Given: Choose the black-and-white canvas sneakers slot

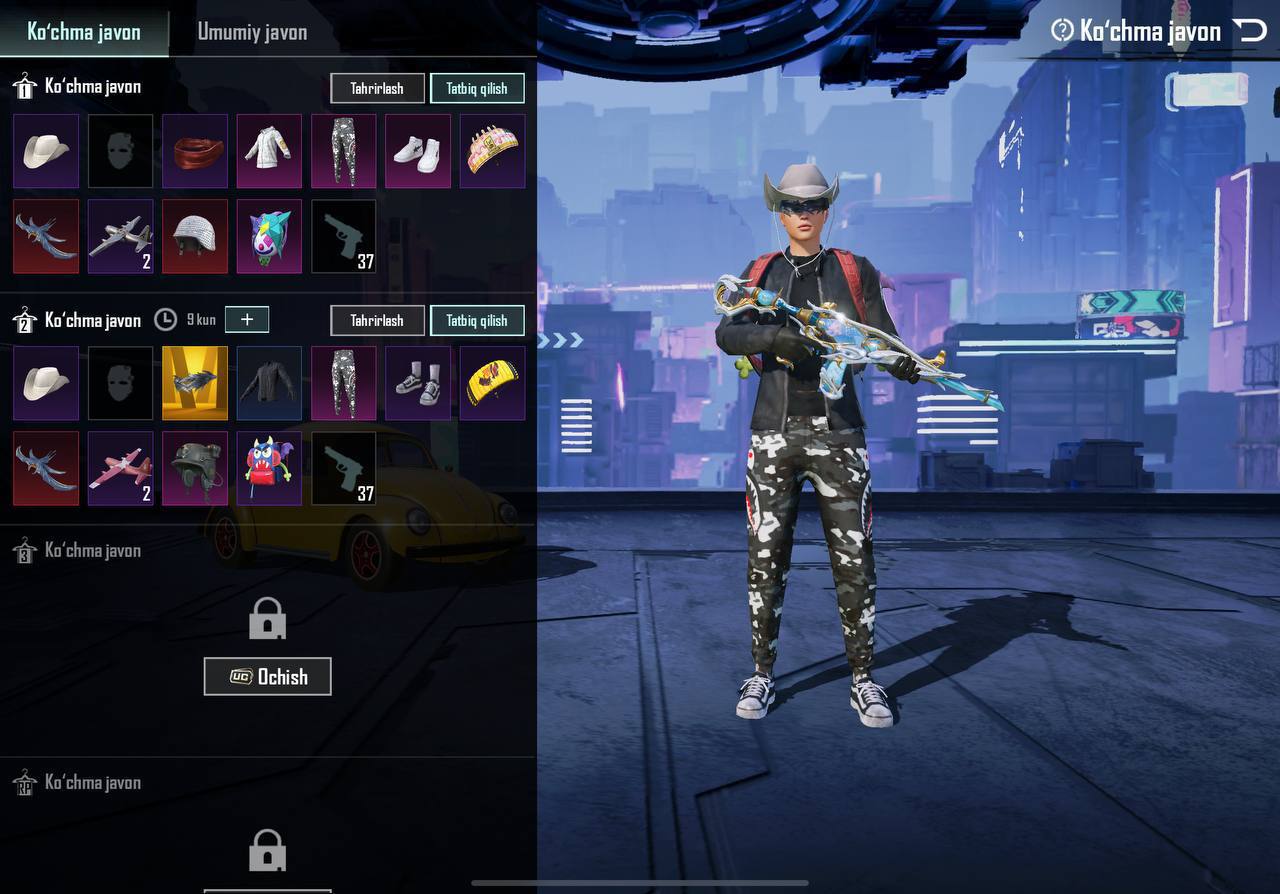Looking at the screenshot, I should coord(418,383).
